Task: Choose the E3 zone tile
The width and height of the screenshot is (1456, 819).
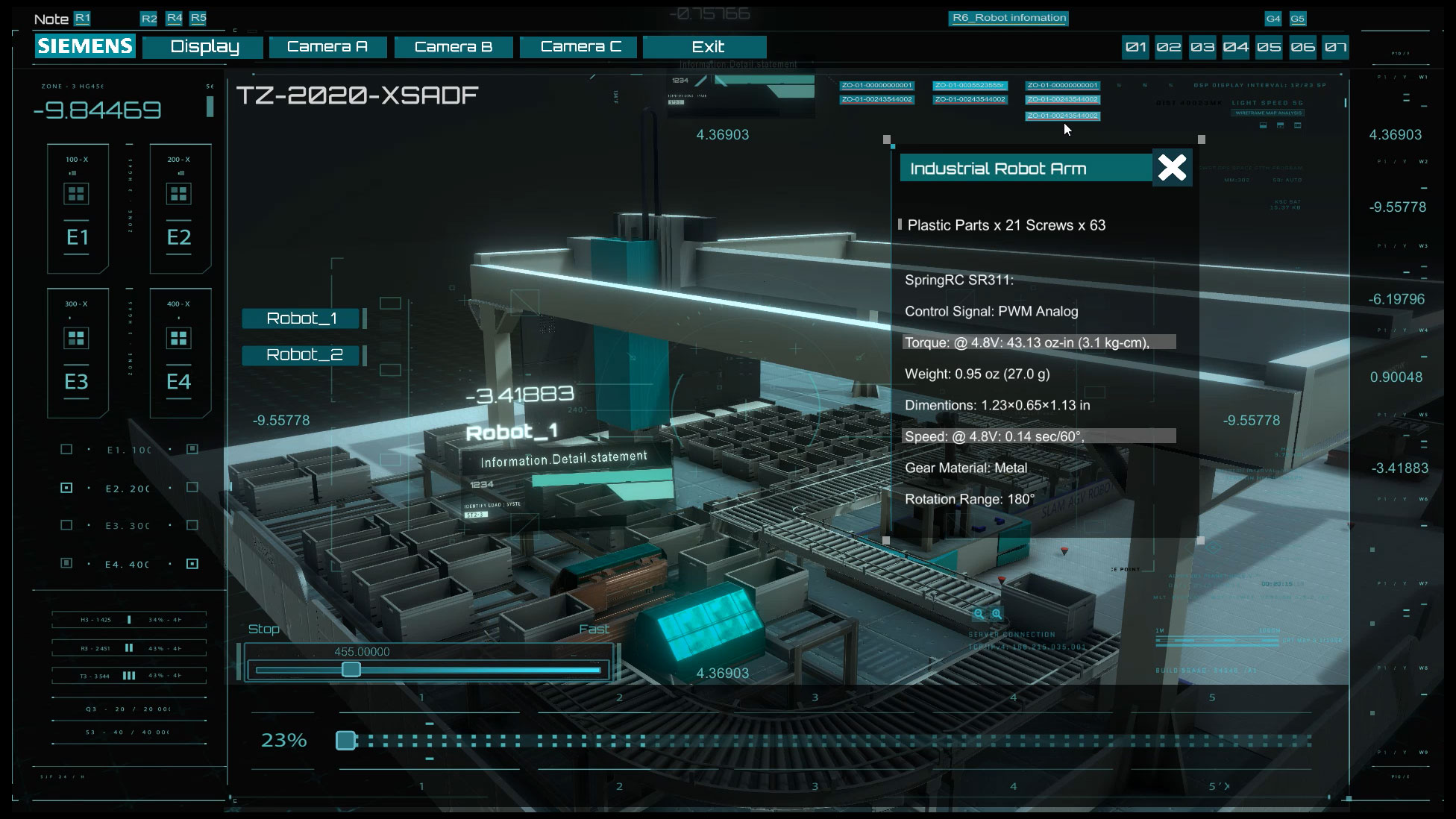Action: 78,353
